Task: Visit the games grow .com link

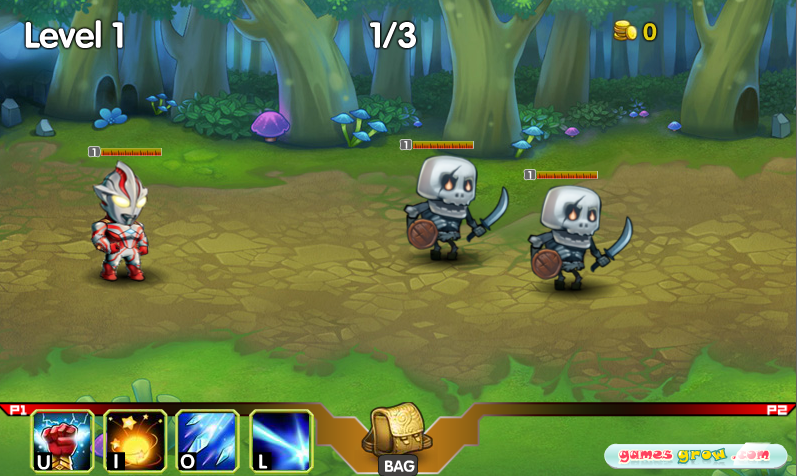Action: tap(694, 455)
